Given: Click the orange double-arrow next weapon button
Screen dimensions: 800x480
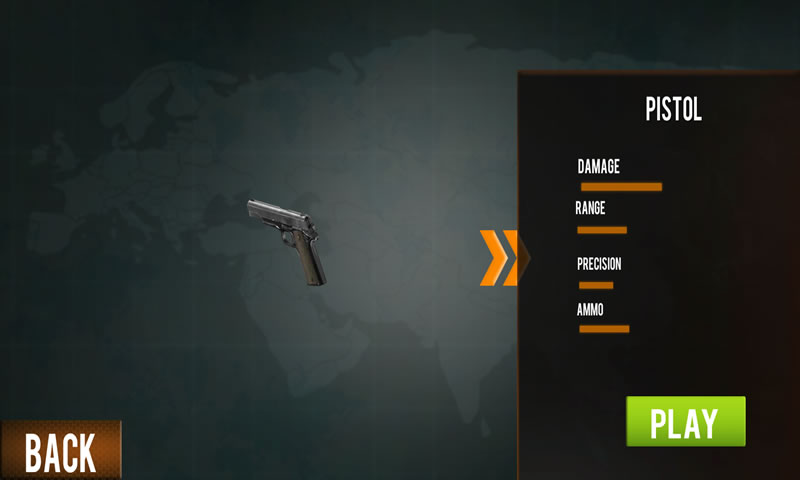Looking at the screenshot, I should click(499, 258).
